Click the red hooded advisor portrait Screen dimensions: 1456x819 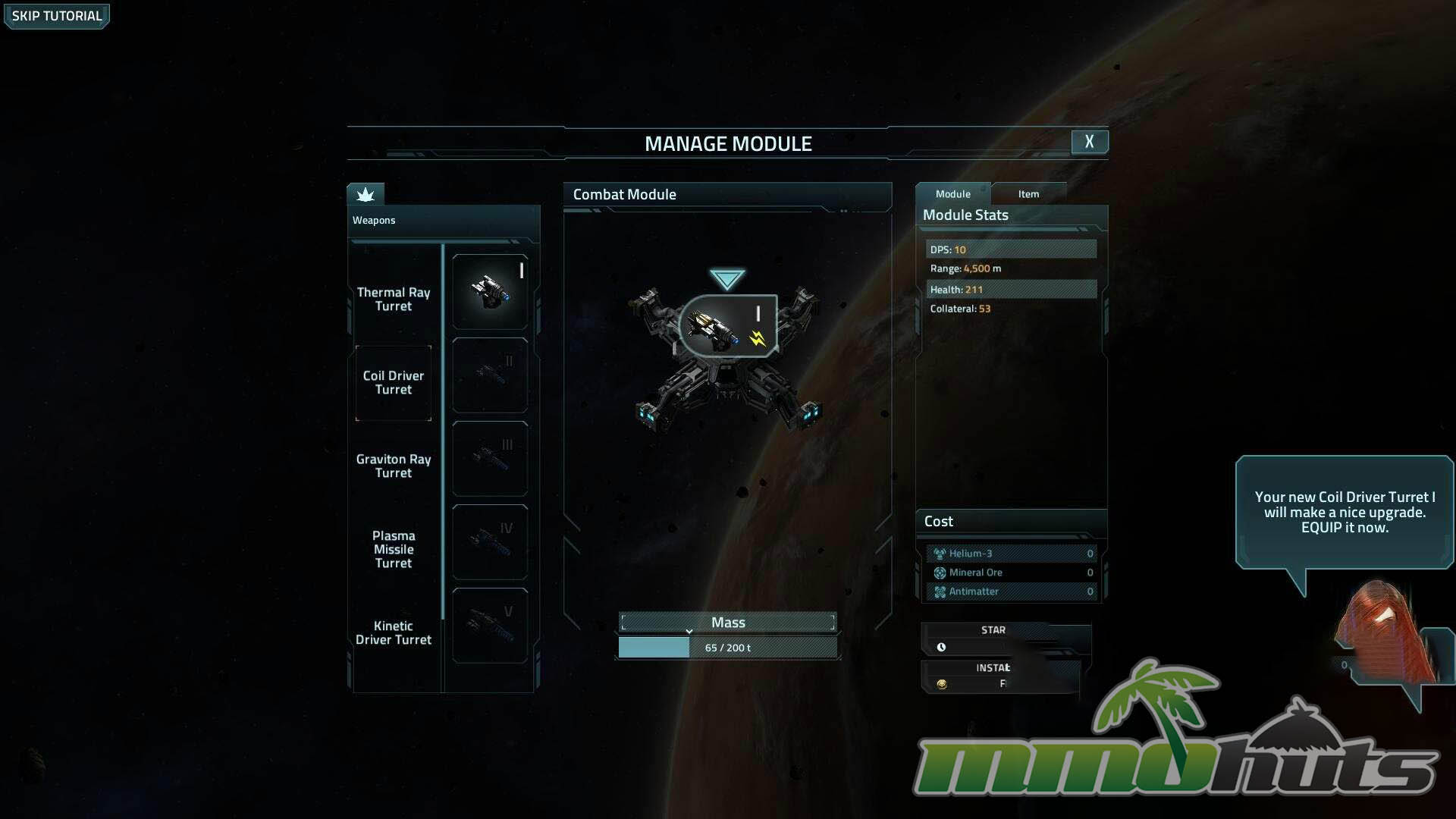point(1382,633)
